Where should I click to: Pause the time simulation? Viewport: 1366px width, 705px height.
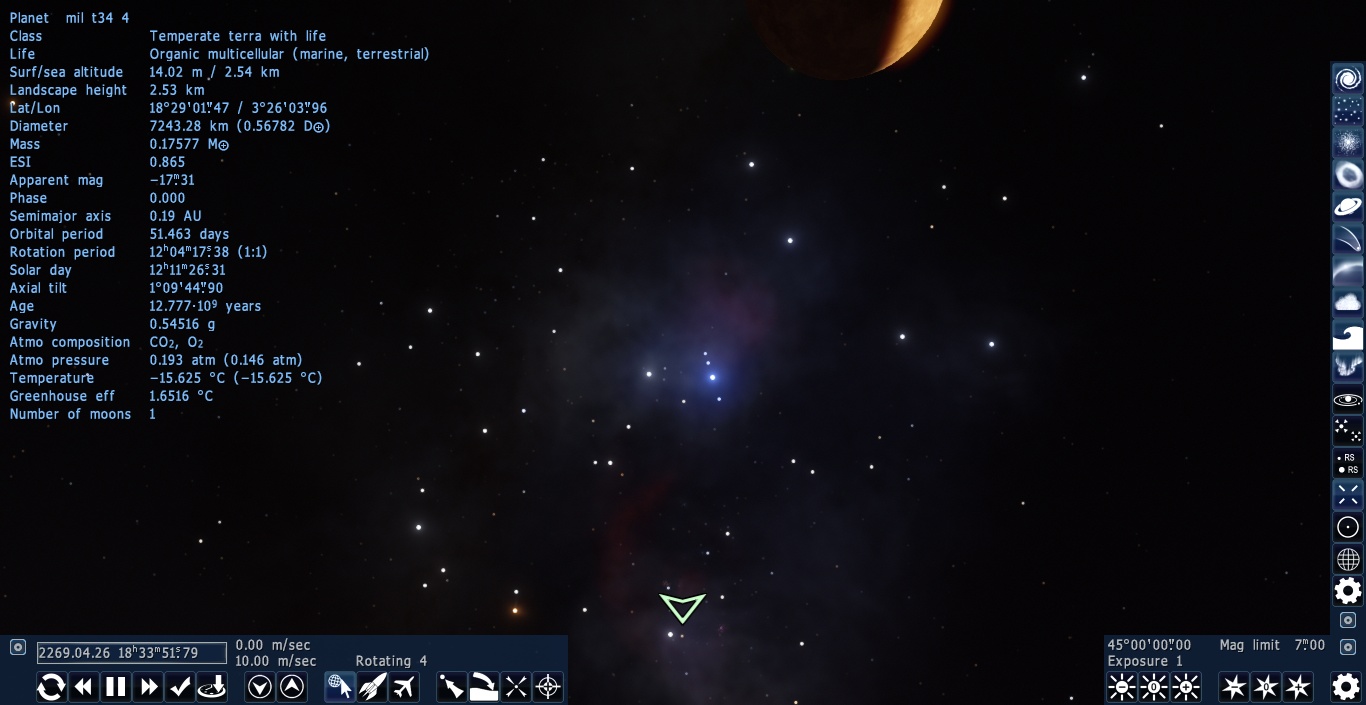[x=116, y=687]
